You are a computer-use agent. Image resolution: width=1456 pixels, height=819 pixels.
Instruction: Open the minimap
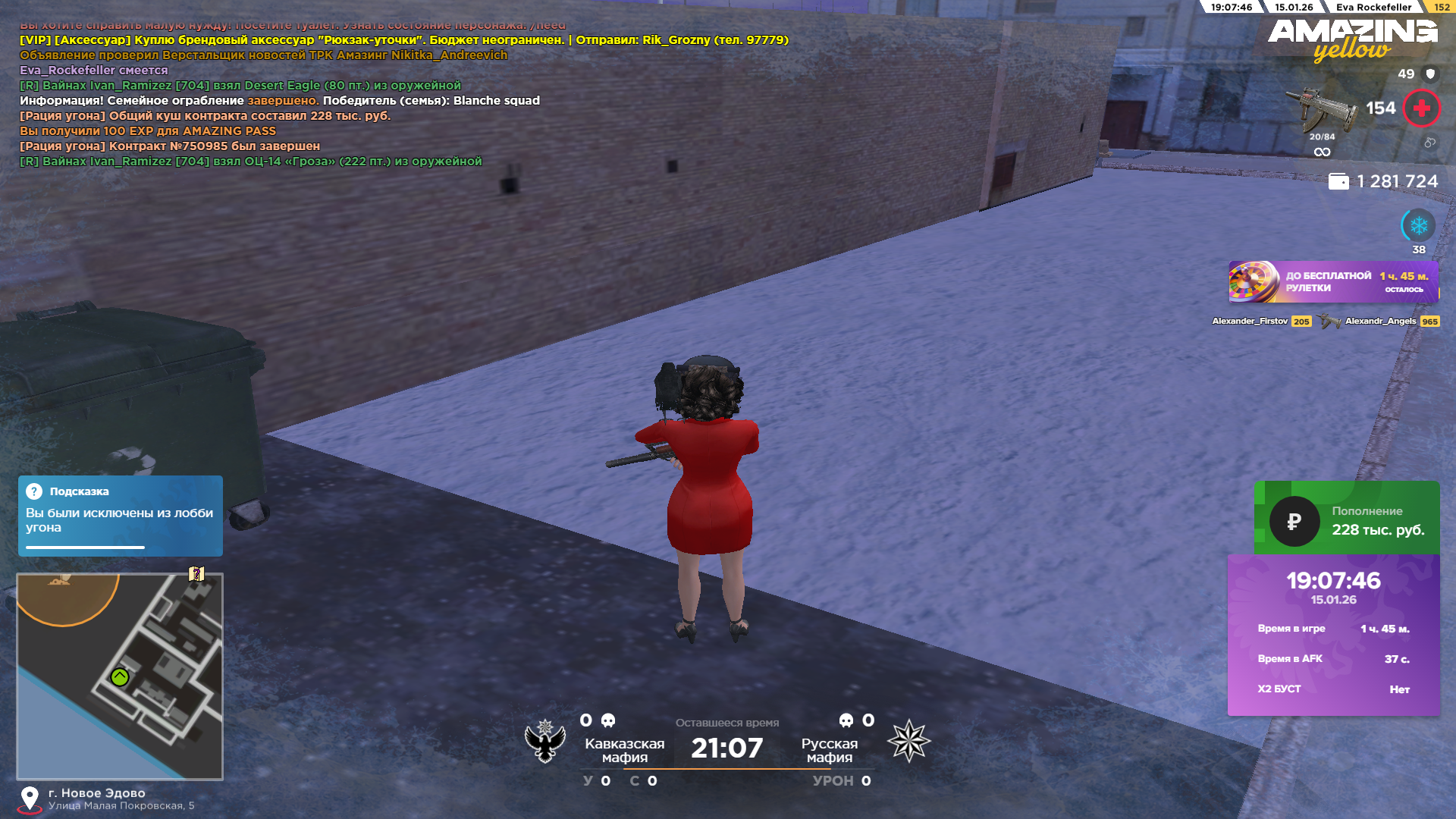point(120,676)
